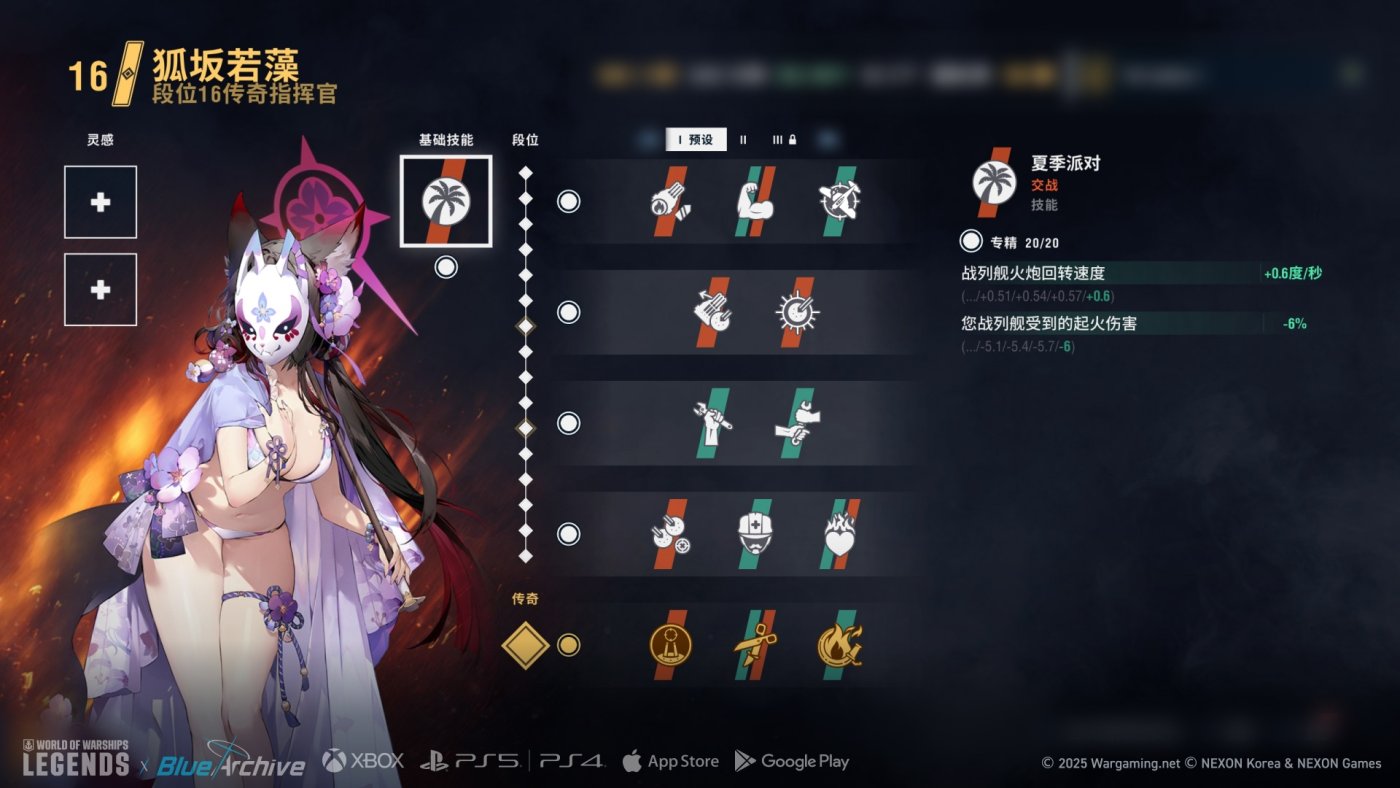
Task: Pick the gold flame legendary skill icon
Action: click(839, 645)
